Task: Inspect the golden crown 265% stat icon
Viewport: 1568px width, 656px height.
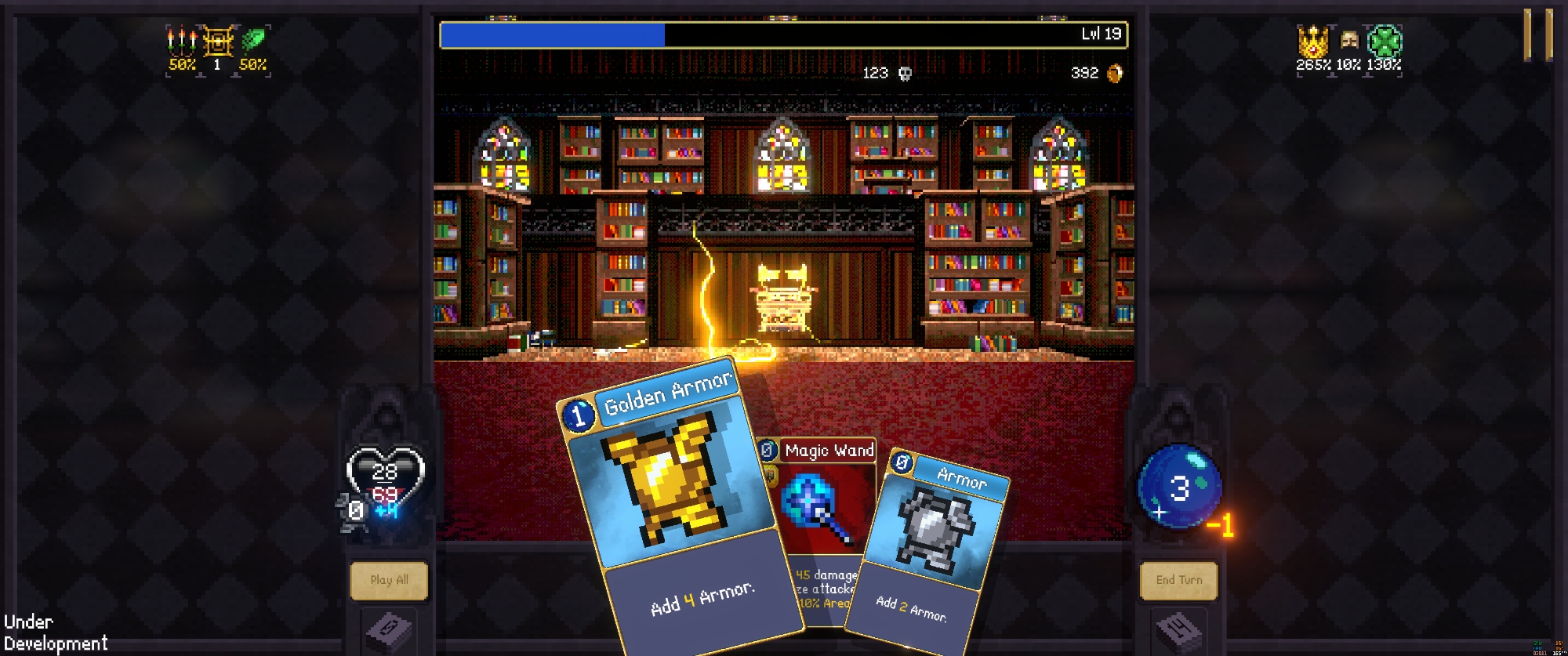Action: pos(1312,41)
